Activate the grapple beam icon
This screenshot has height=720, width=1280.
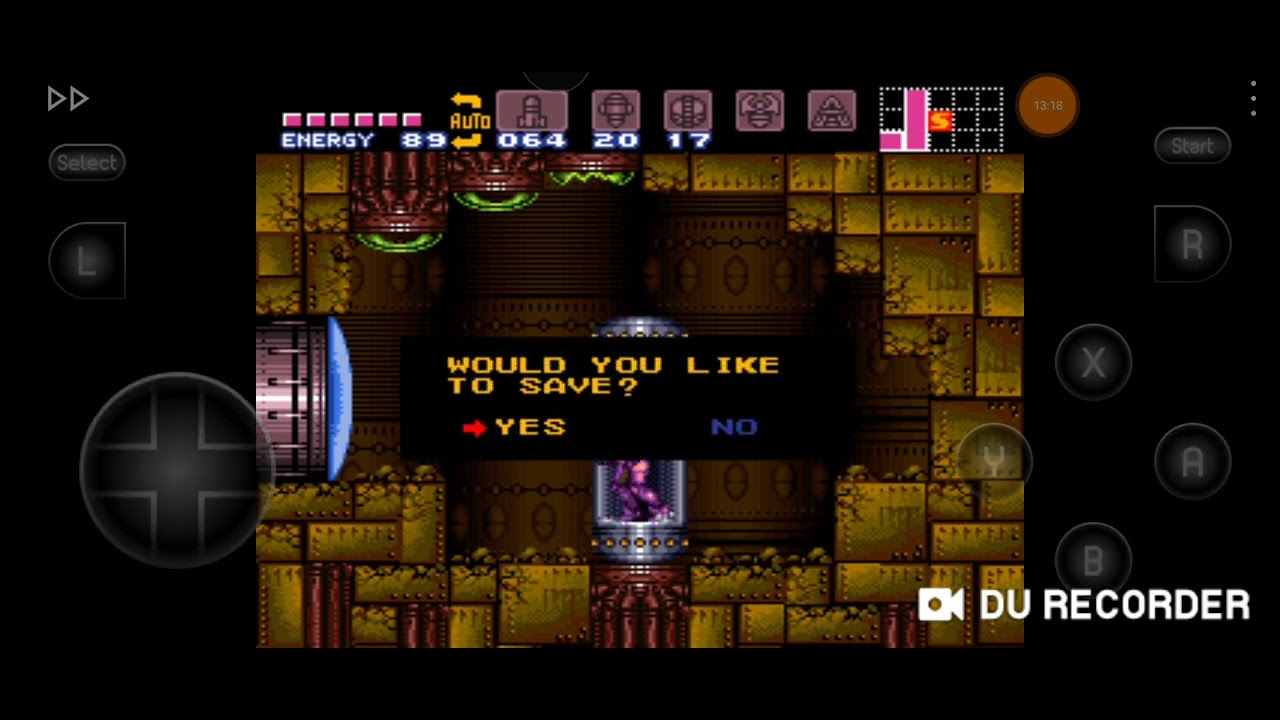(x=760, y=111)
